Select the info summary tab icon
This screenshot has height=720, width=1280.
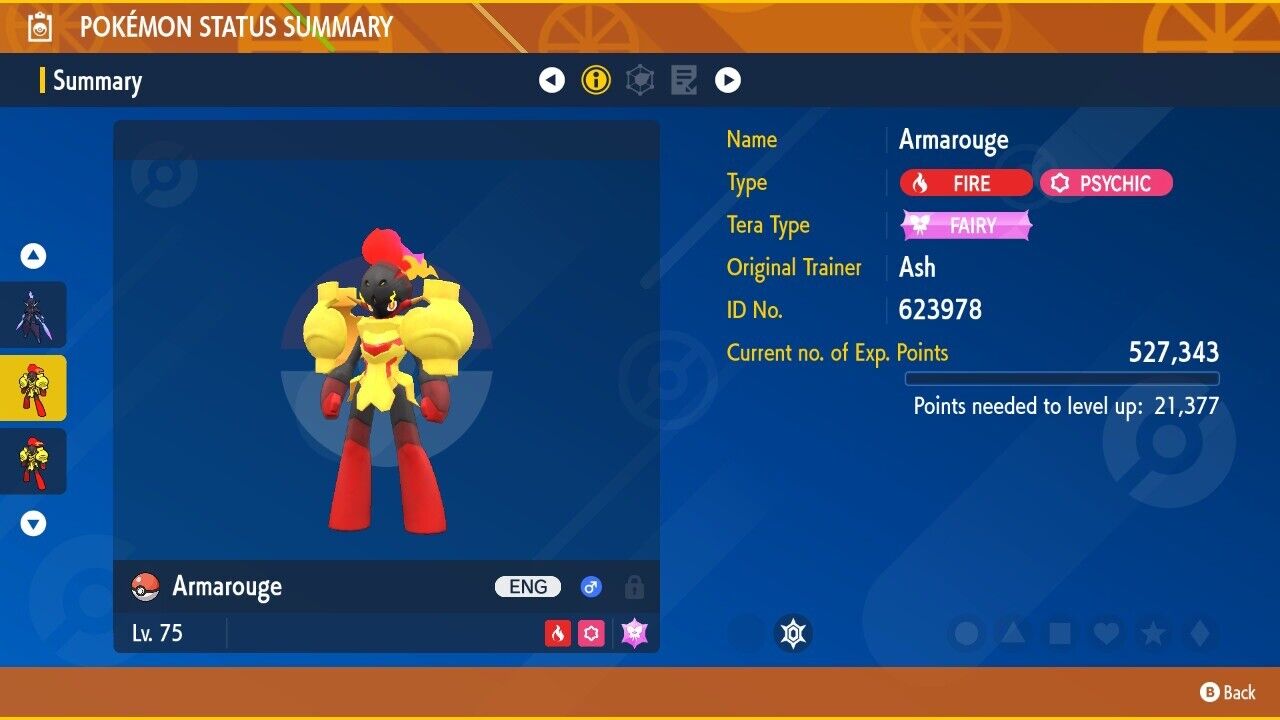(596, 80)
